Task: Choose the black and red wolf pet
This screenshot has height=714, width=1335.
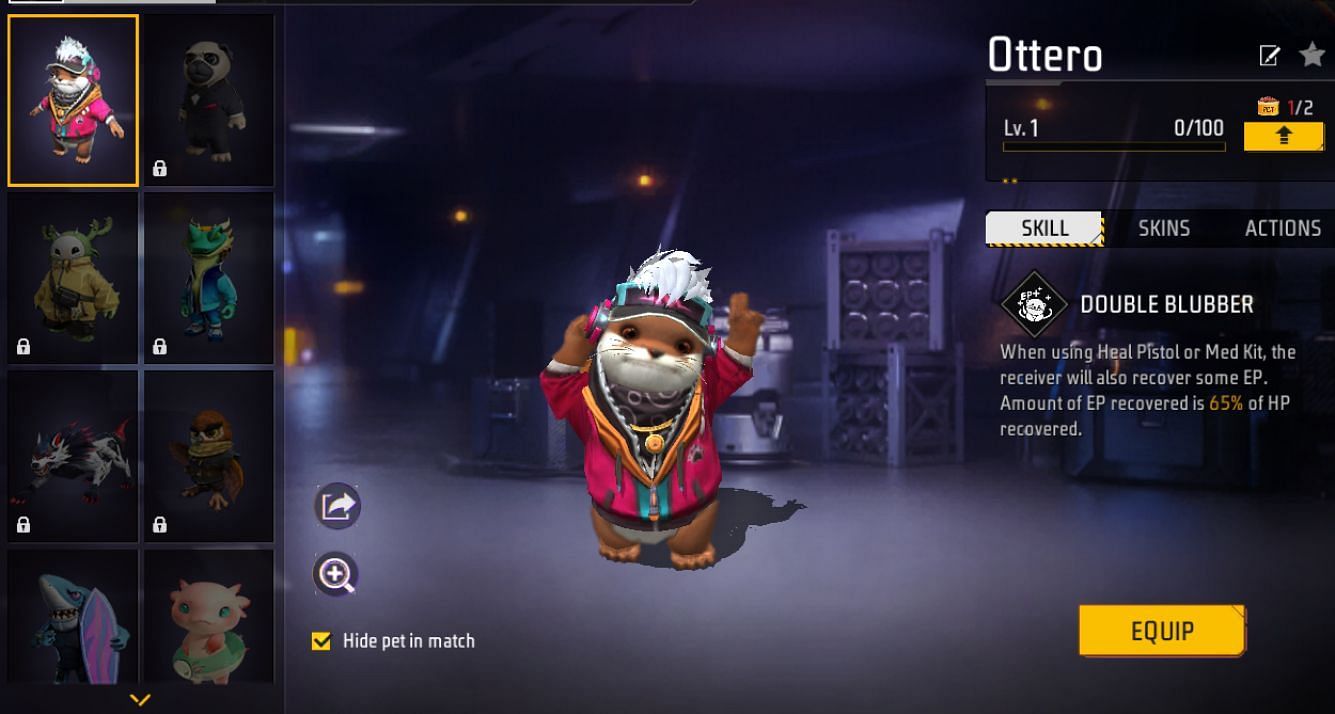Action: [73, 456]
